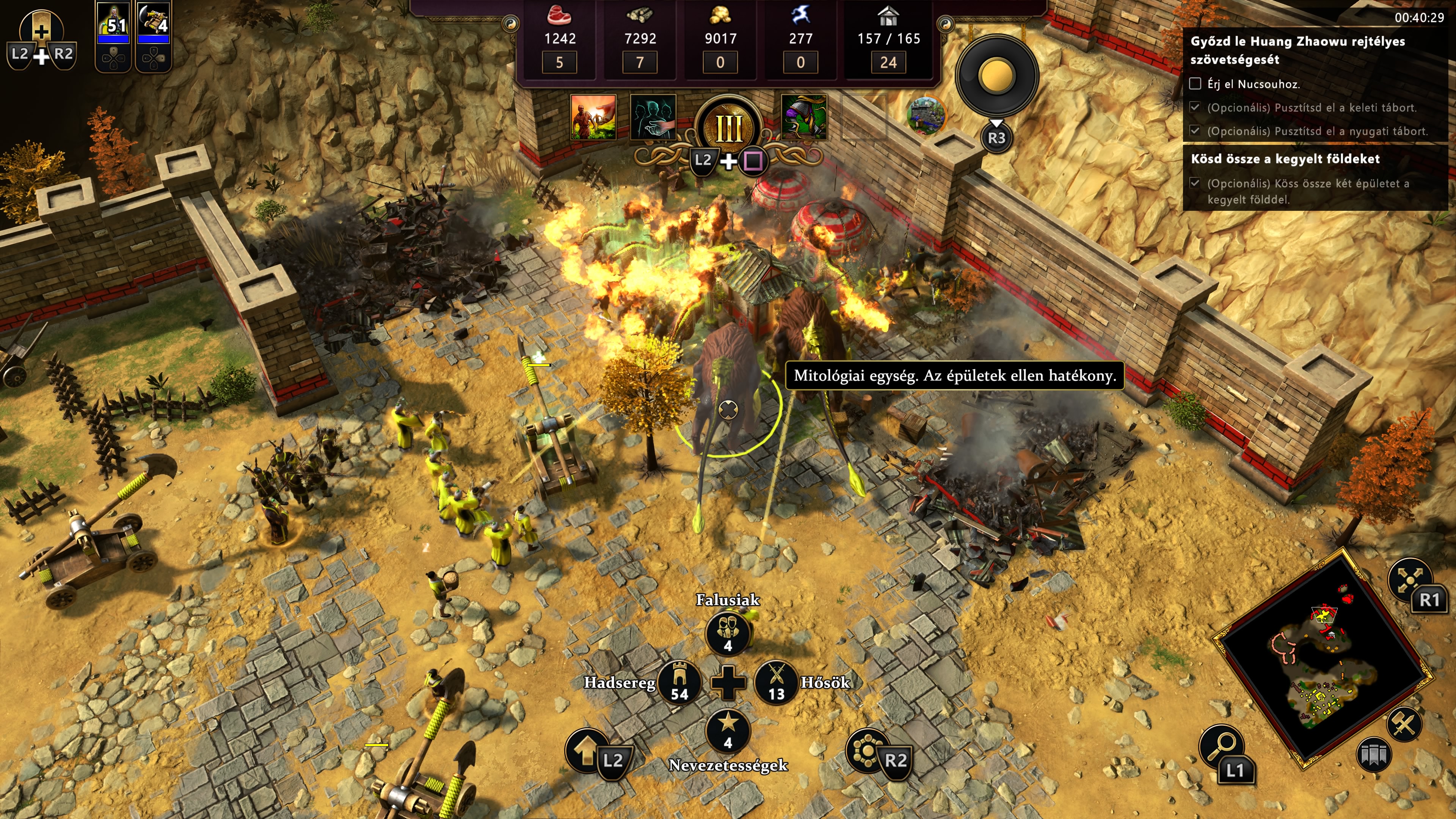Cast the god power with the kneeling figure
This screenshot has height=819, width=1456.
click(x=593, y=117)
